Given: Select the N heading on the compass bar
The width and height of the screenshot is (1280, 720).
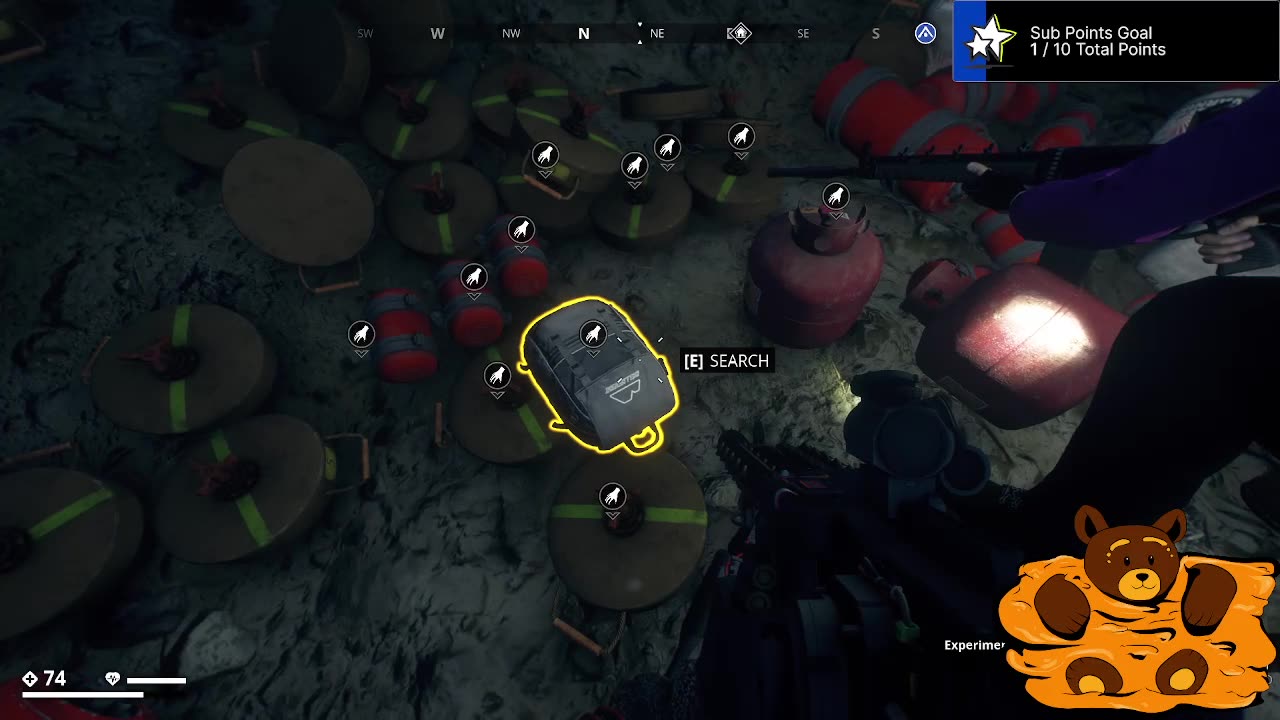Looking at the screenshot, I should (x=583, y=33).
